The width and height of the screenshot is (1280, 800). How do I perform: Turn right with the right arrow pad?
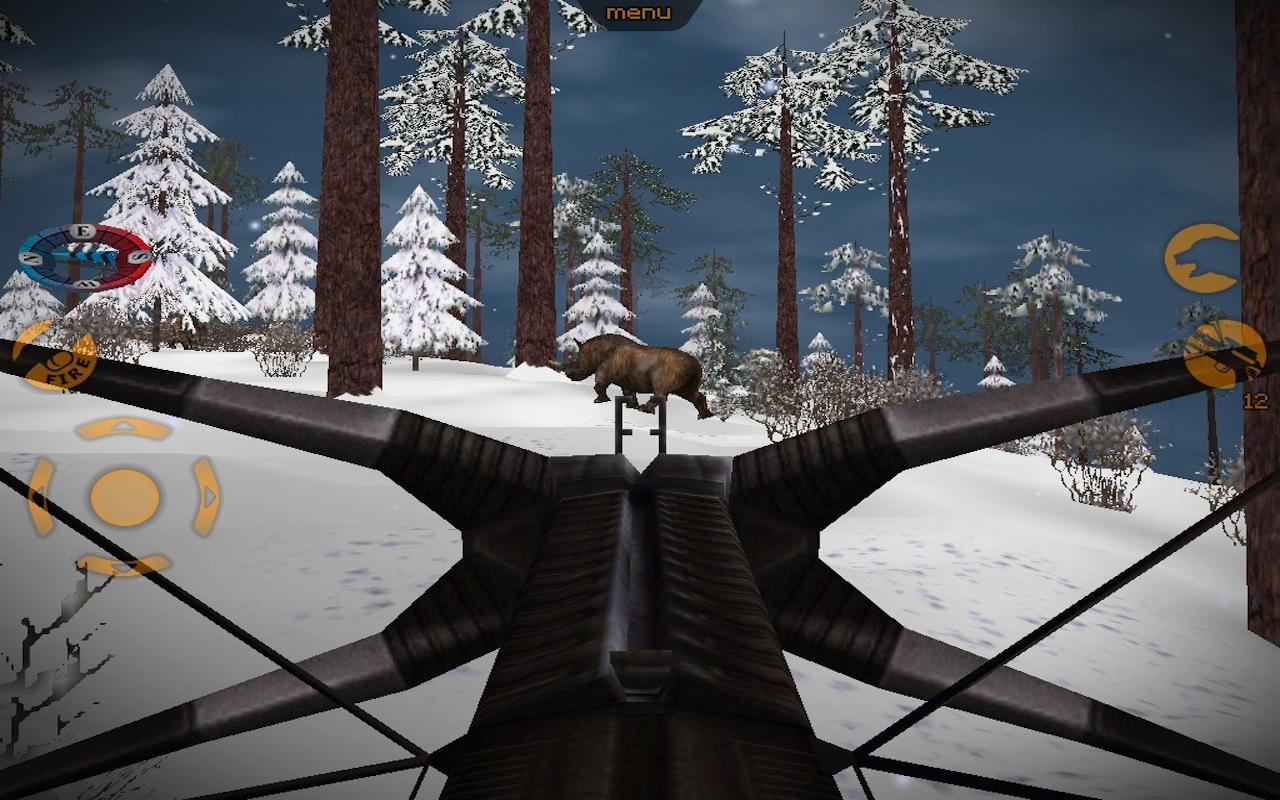(x=207, y=496)
